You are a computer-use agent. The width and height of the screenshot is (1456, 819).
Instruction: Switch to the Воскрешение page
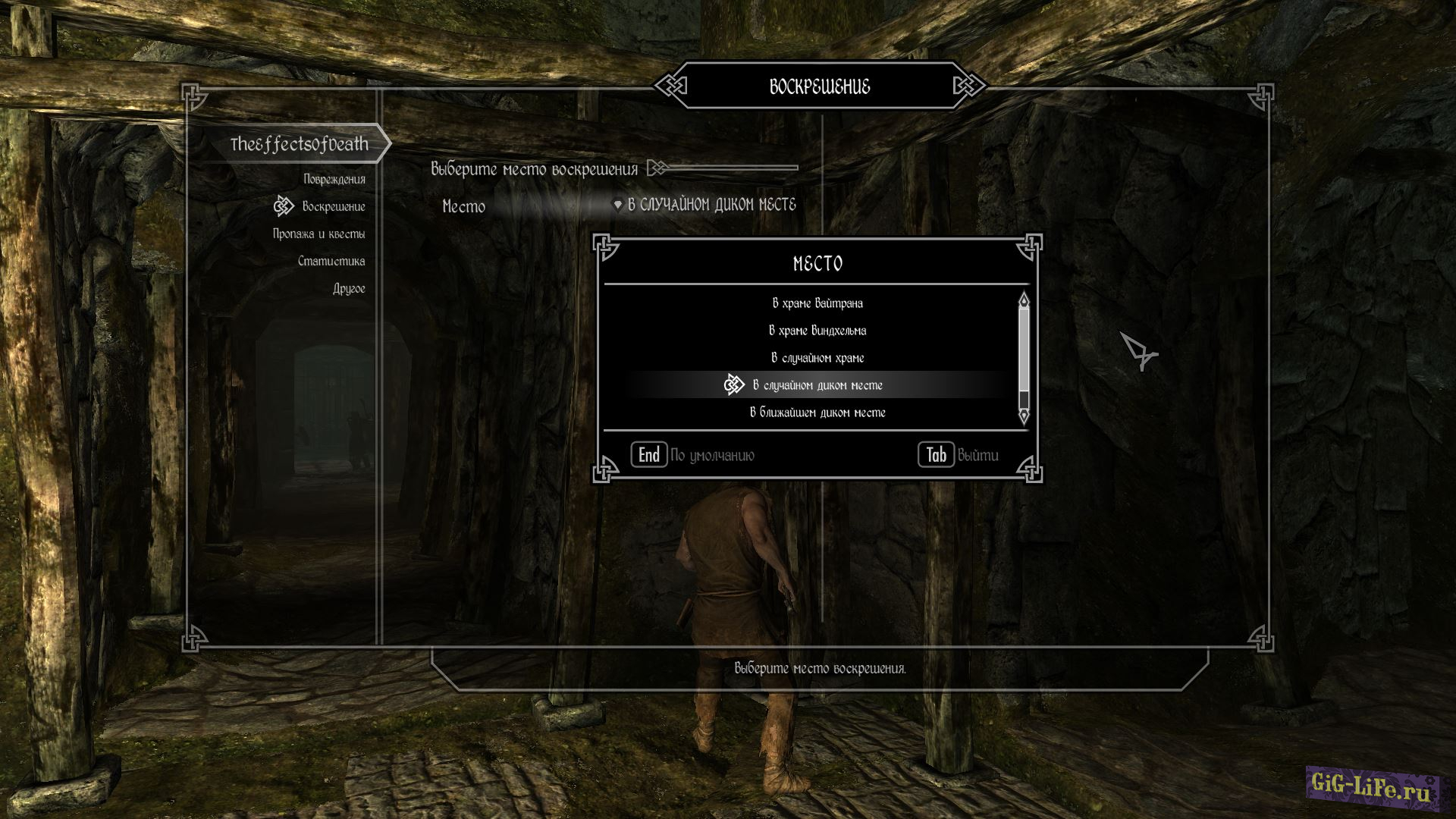point(333,206)
